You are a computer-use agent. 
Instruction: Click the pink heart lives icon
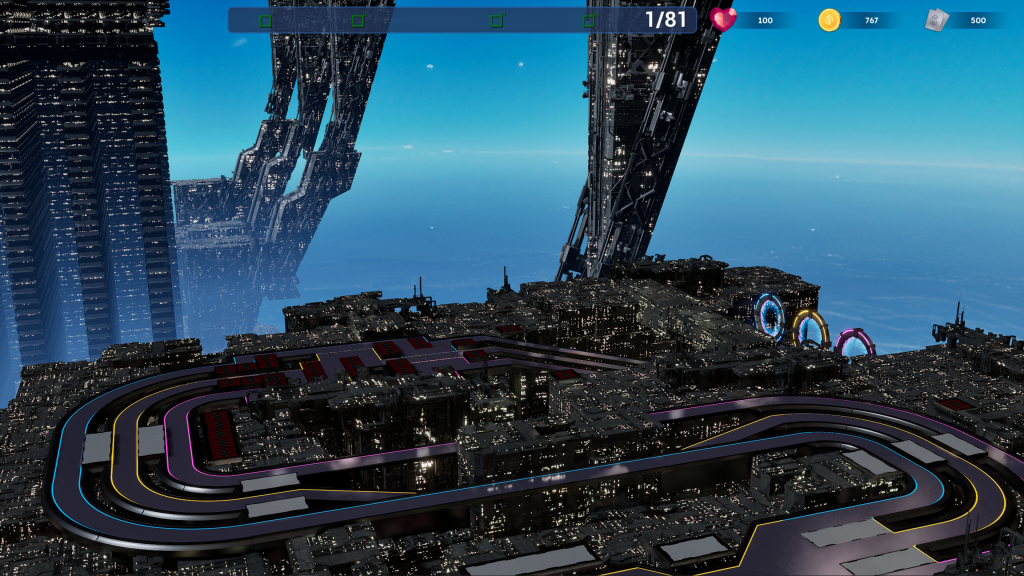tap(723, 19)
